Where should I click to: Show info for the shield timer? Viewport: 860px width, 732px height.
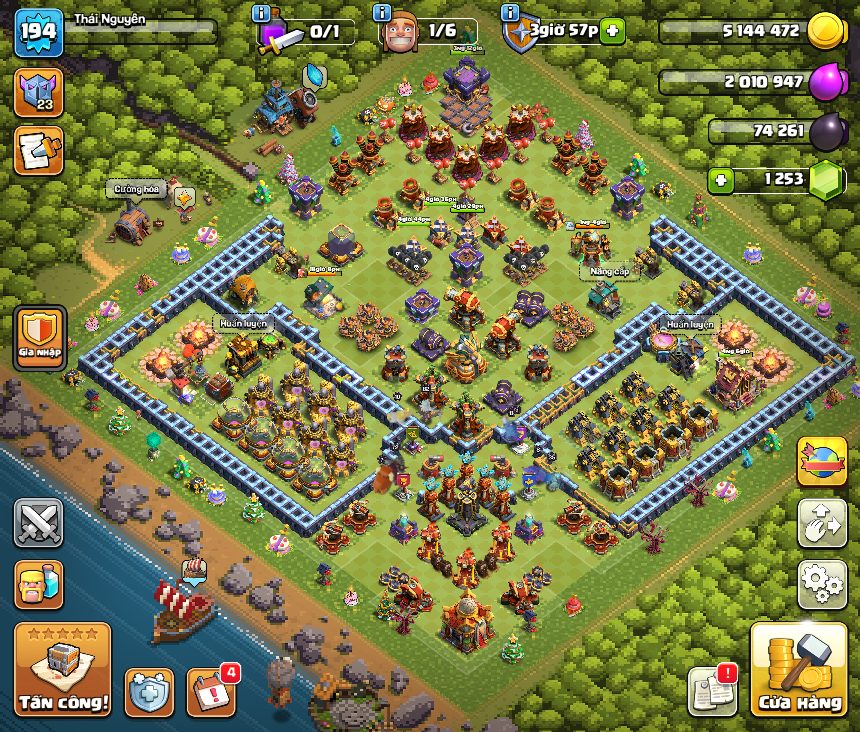tap(510, 13)
